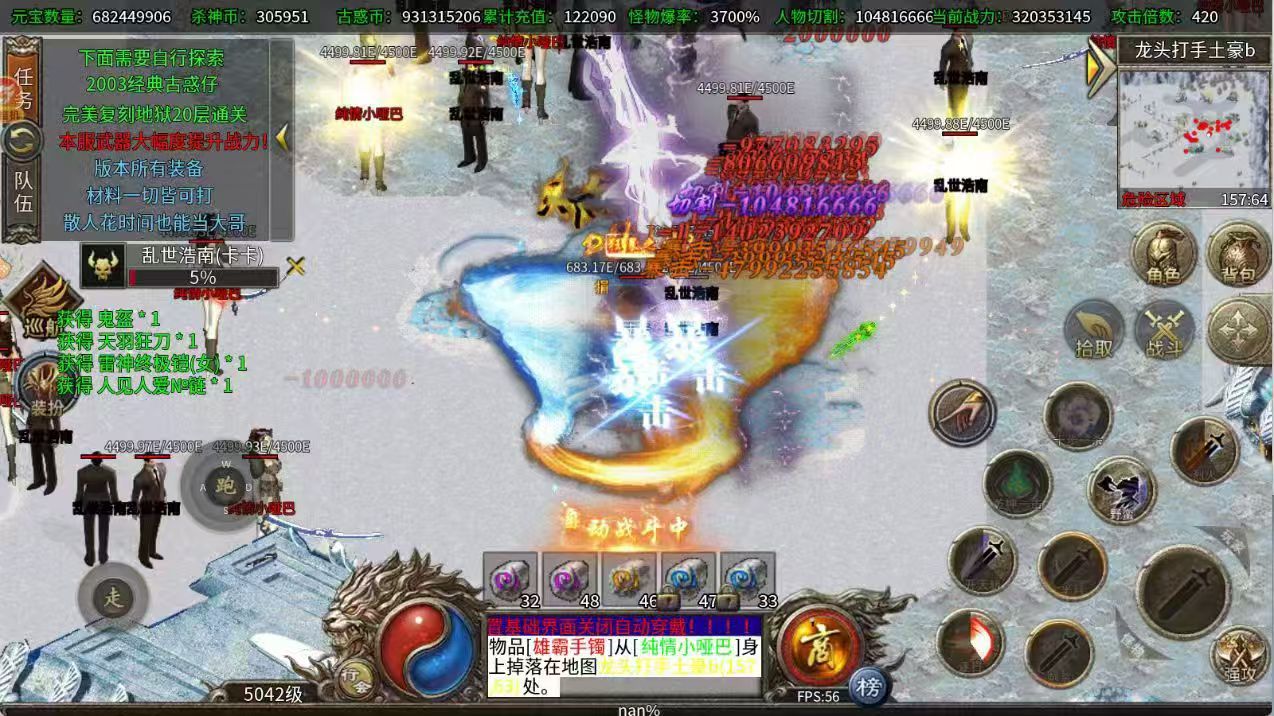Toggle the 战斗 combat mode button
This screenshot has height=716, width=1274.
coord(1164,331)
